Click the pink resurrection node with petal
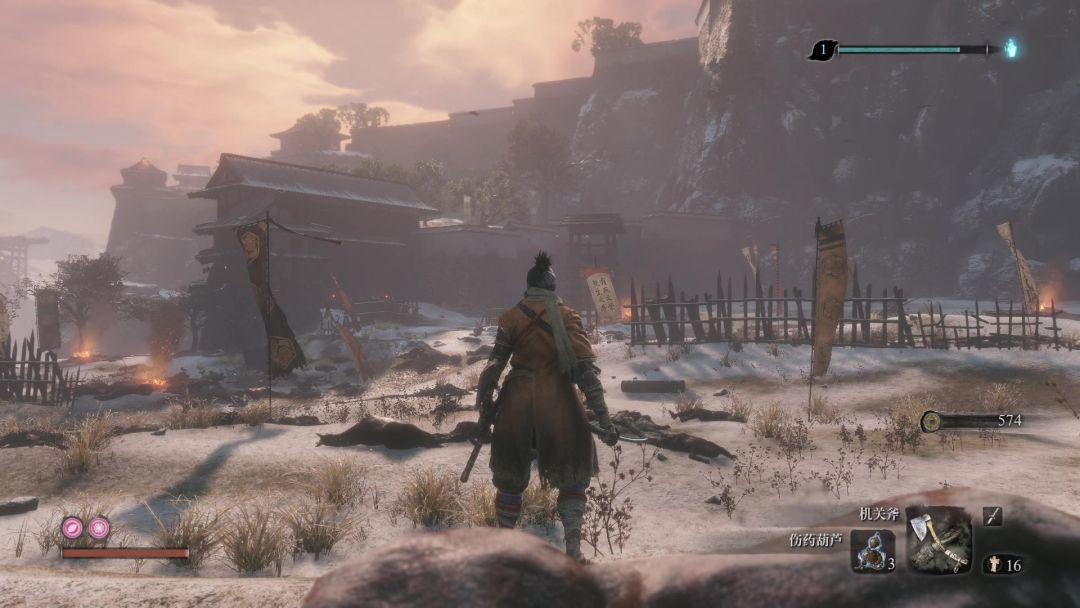The image size is (1080, 608). click(x=73, y=527)
